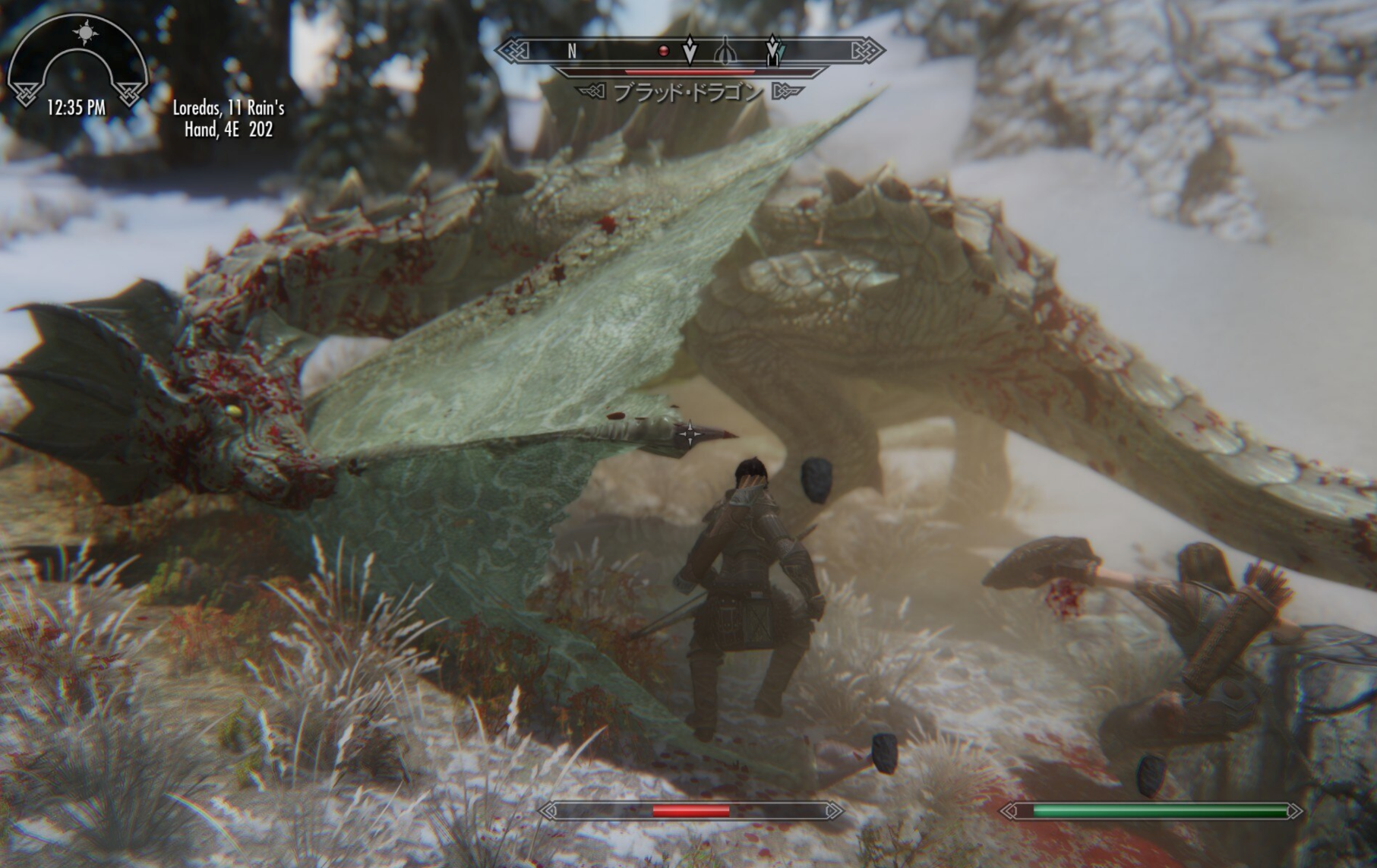Click the red enemy dot on the compass

pos(663,51)
